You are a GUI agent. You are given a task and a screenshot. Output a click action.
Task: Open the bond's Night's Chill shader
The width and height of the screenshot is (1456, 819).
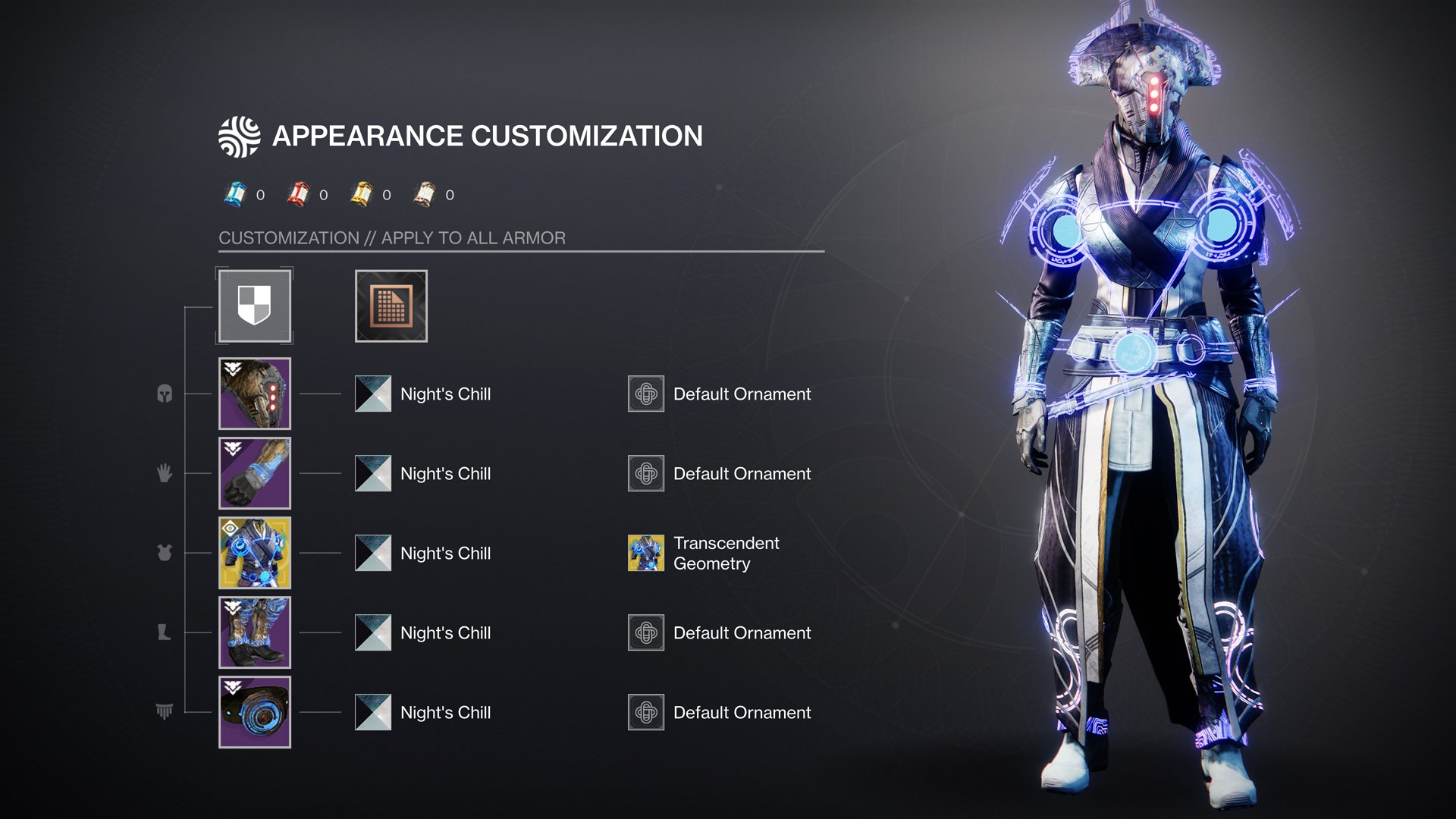pos(373,712)
